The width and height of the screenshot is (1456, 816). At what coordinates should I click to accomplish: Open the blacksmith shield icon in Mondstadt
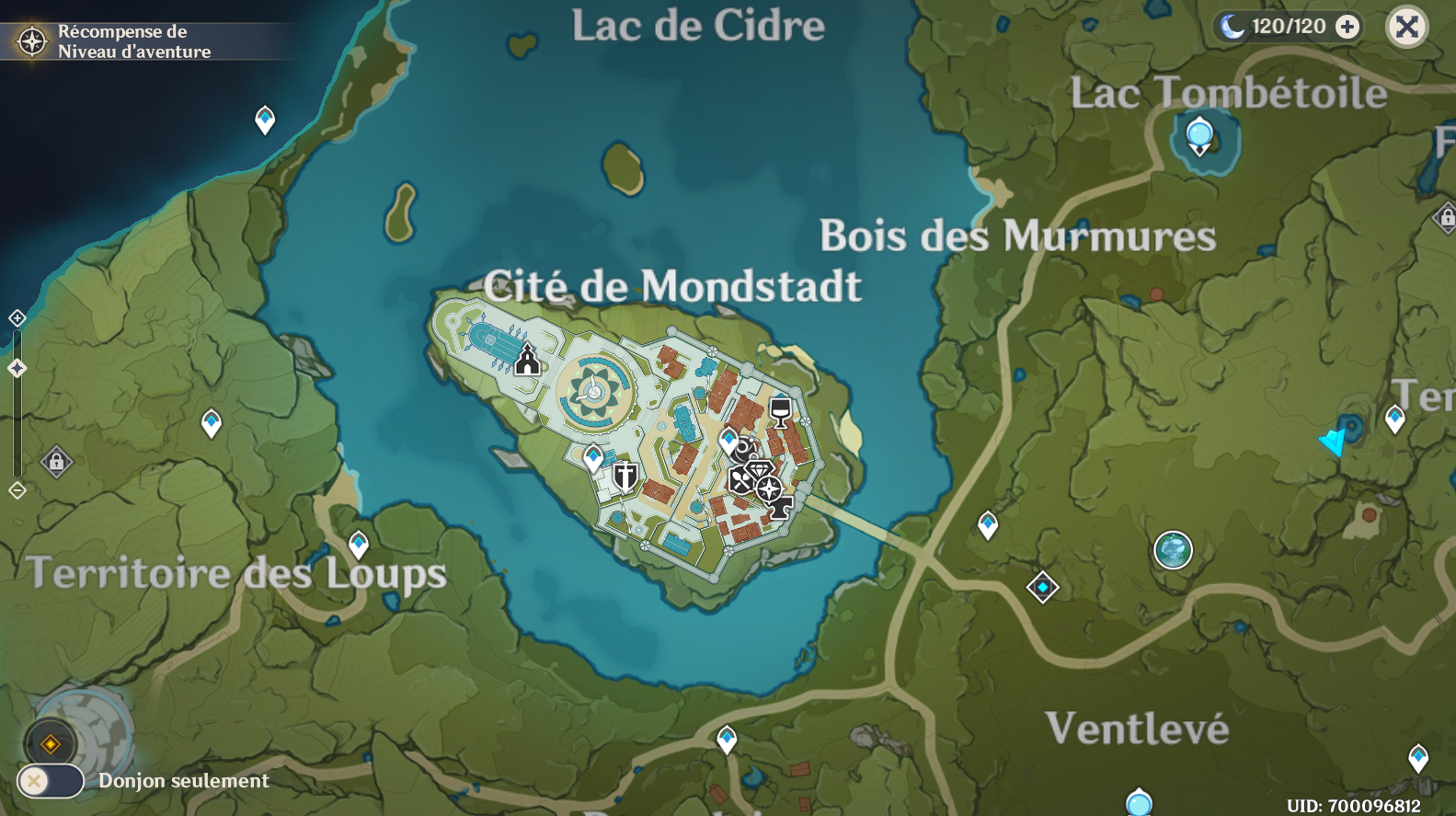coord(625,477)
